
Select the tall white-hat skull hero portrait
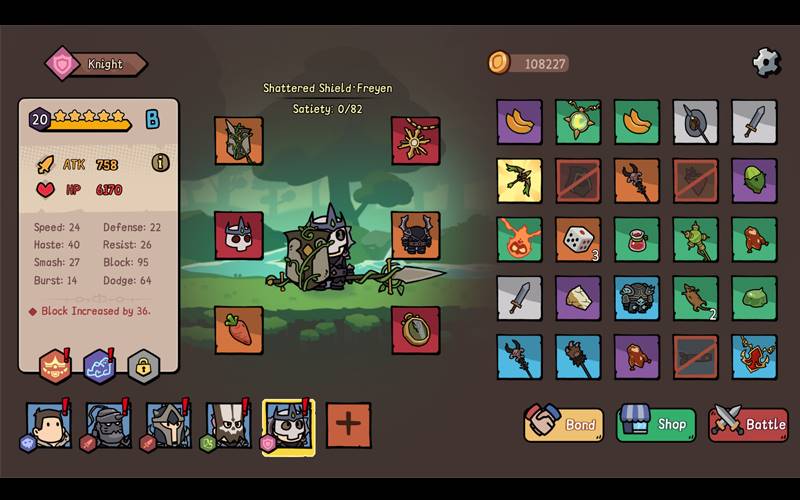pyautogui.click(x=228, y=425)
